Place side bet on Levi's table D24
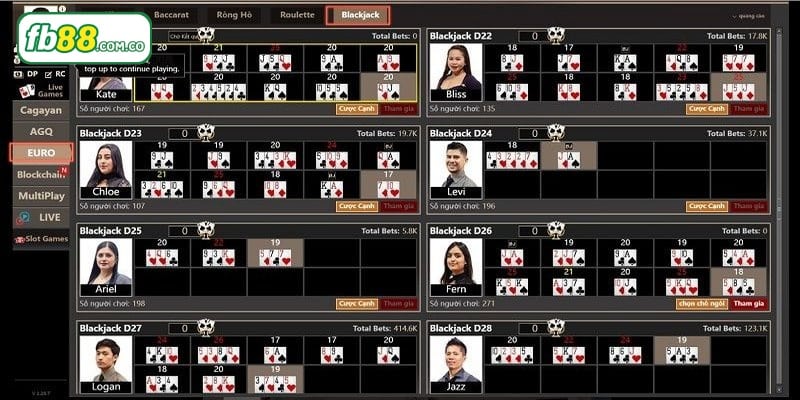The height and width of the screenshot is (400, 800). (707, 206)
